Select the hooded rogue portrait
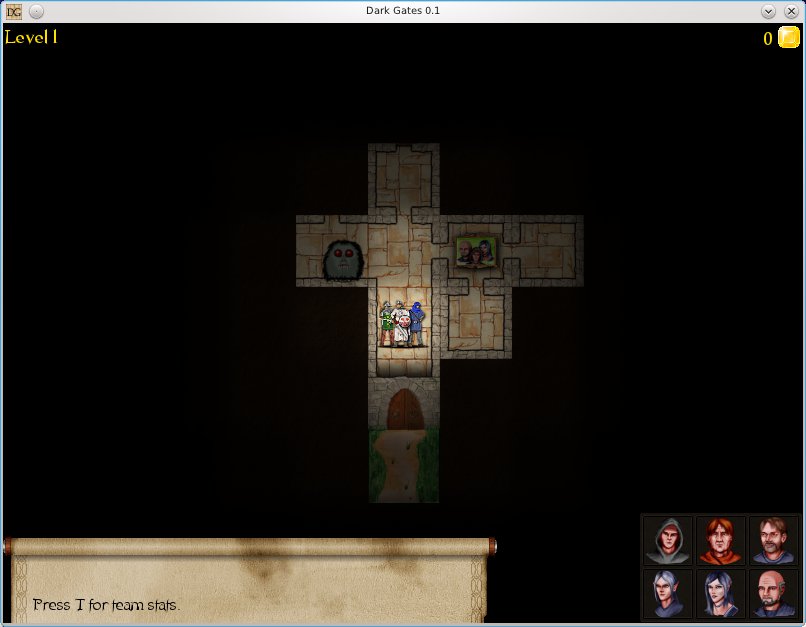The height and width of the screenshot is (627, 806). (668, 541)
